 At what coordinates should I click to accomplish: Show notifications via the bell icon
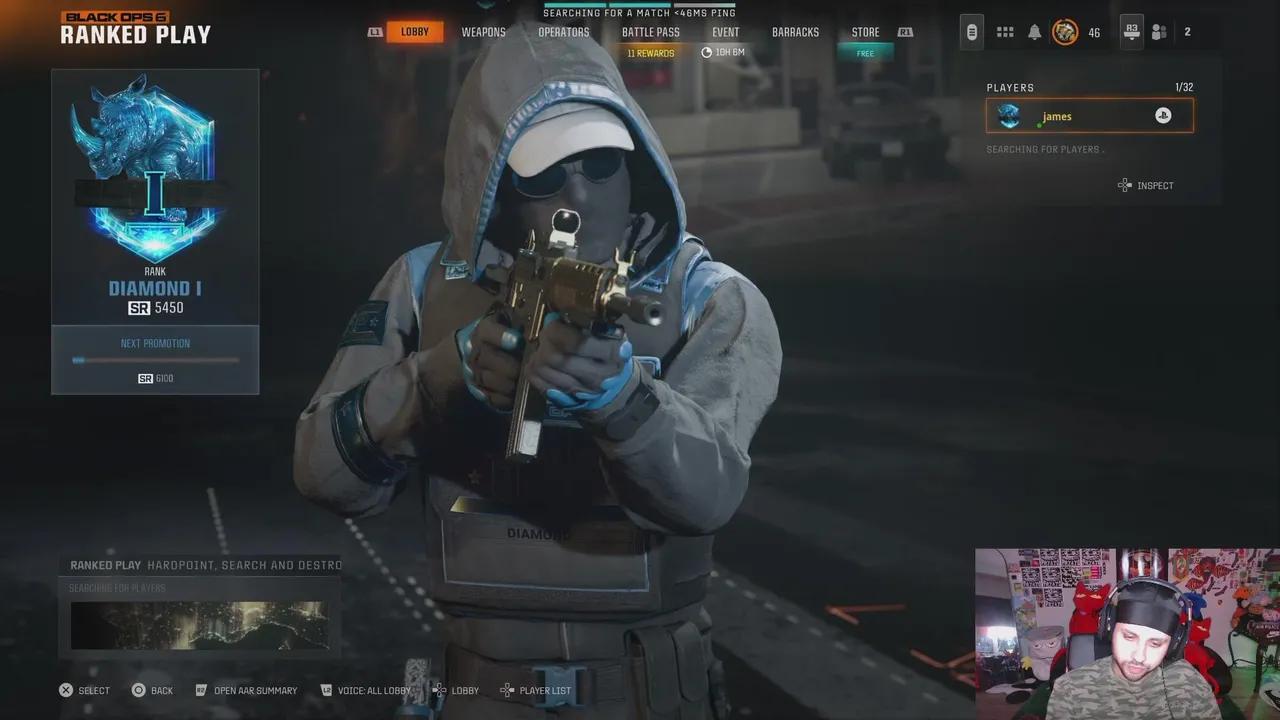(1035, 32)
